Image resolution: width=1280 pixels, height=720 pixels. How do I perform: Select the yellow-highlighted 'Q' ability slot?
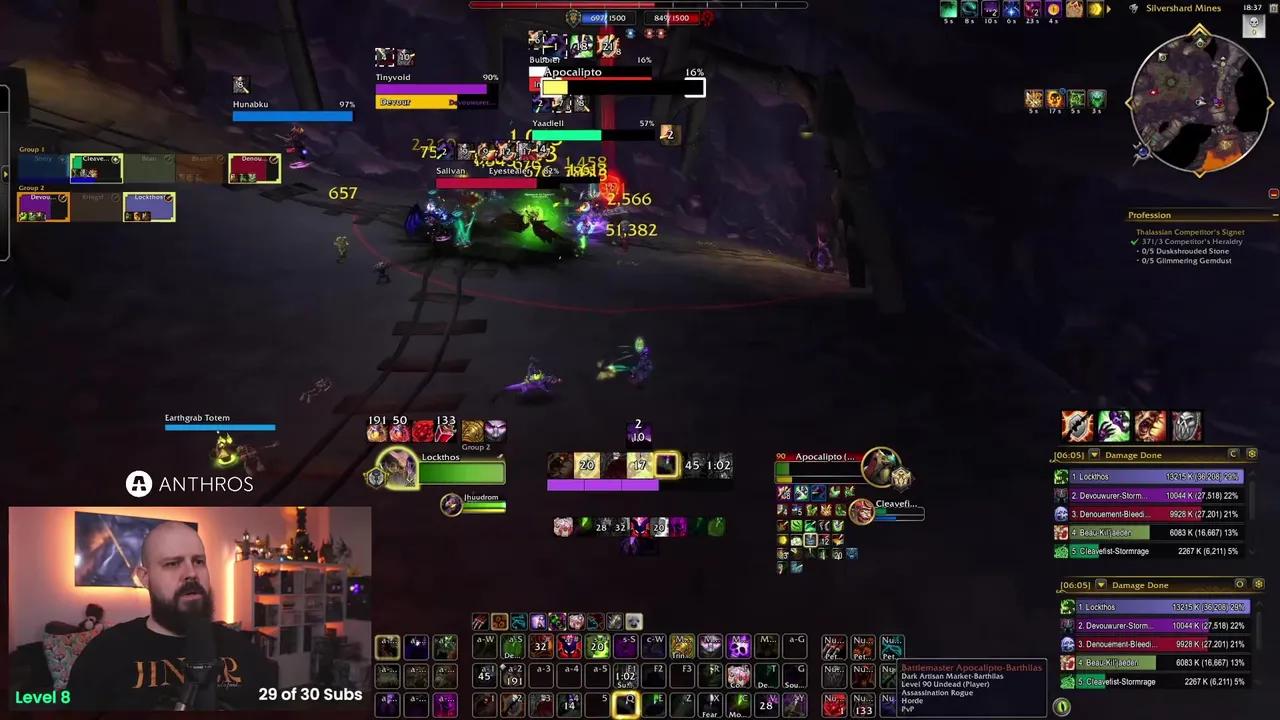pyautogui.click(x=626, y=705)
